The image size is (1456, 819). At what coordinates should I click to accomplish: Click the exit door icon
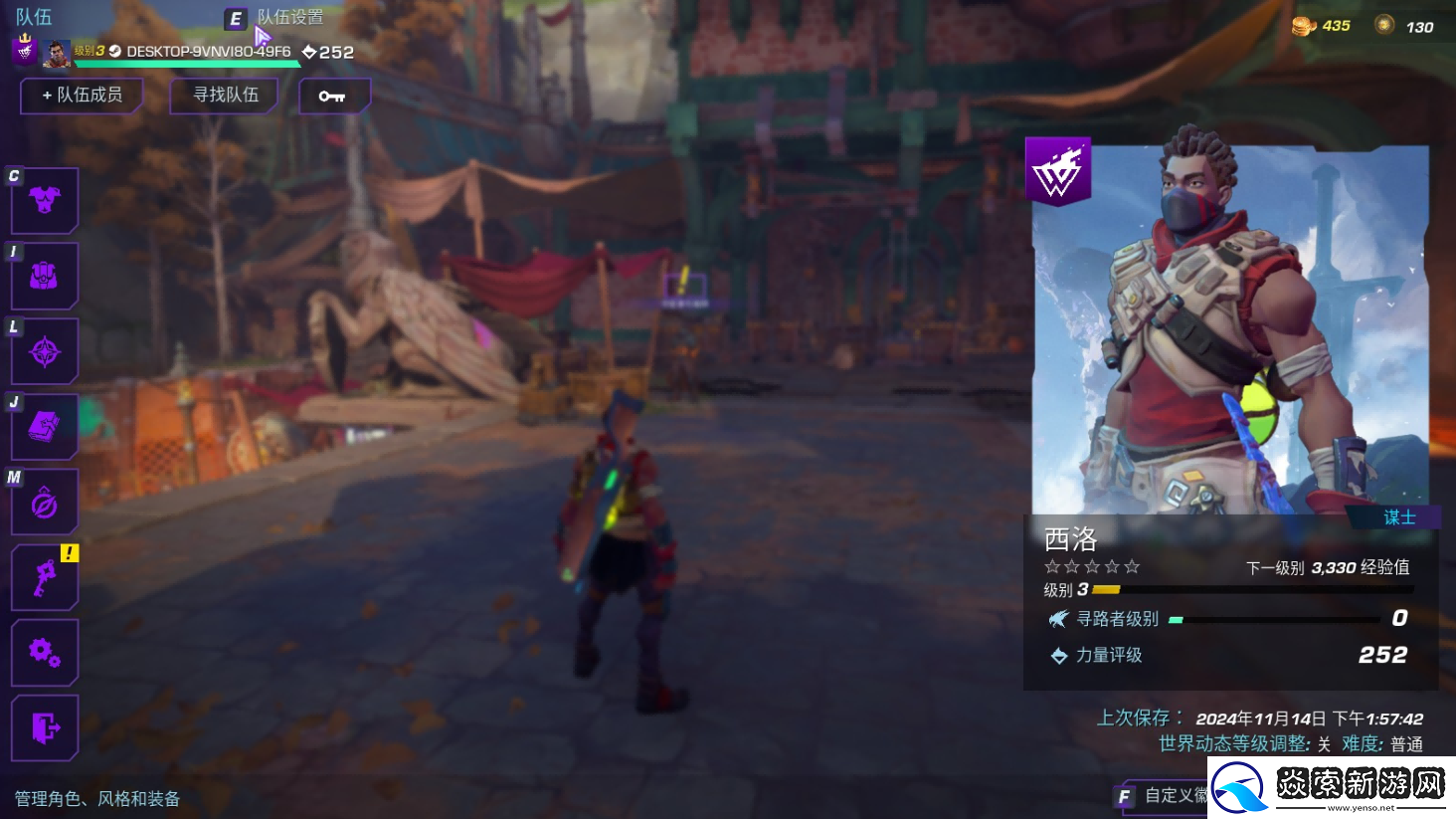[x=45, y=728]
